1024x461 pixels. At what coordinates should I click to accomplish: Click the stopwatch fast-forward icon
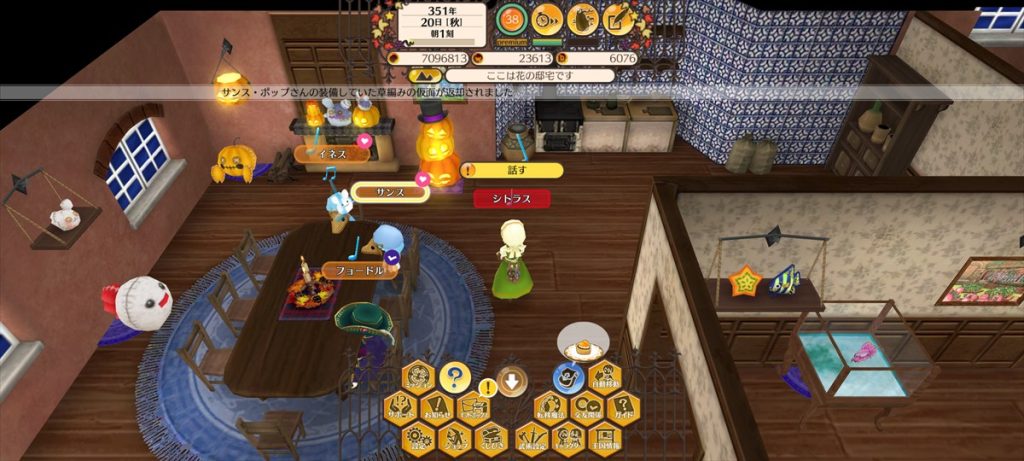[x=547, y=17]
